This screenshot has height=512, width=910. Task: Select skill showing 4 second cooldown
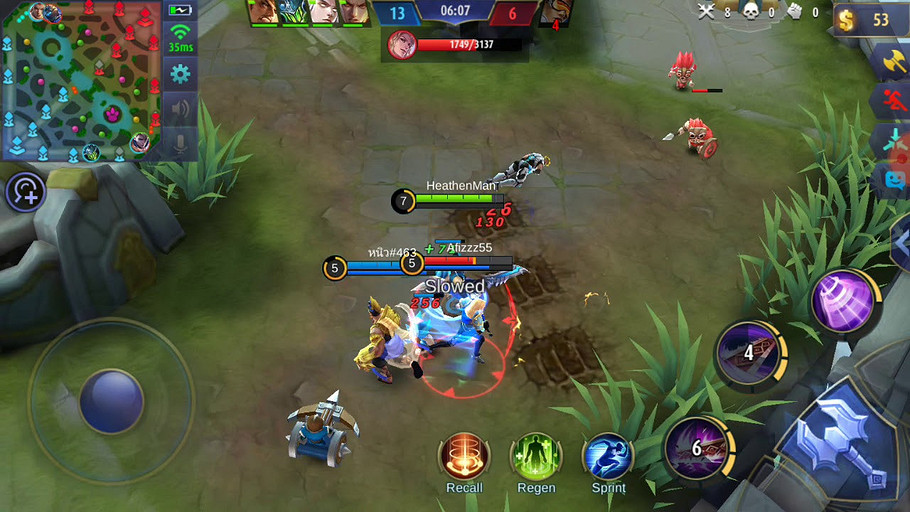point(749,352)
